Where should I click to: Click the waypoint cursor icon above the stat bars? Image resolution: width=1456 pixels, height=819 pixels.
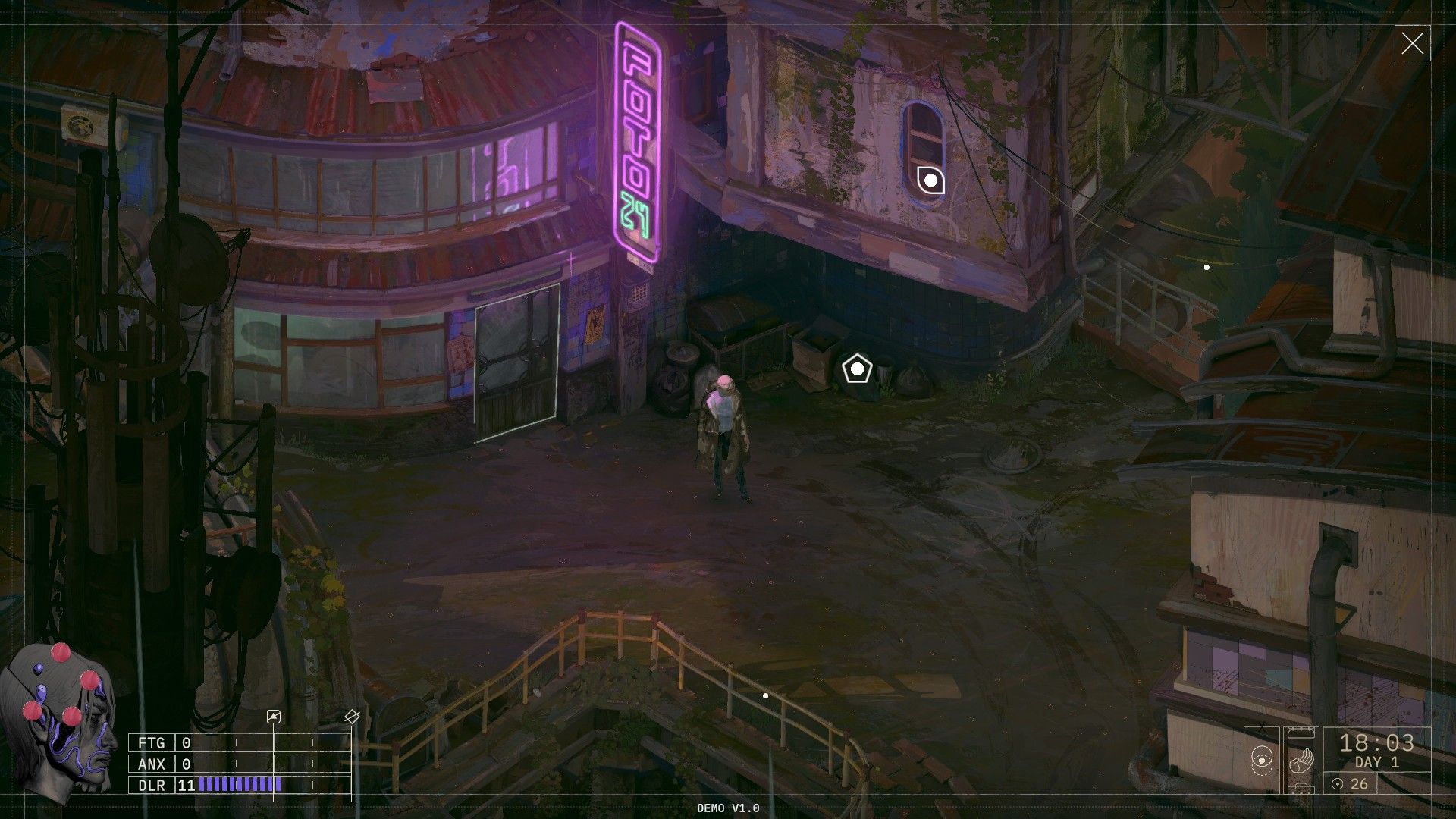(274, 716)
